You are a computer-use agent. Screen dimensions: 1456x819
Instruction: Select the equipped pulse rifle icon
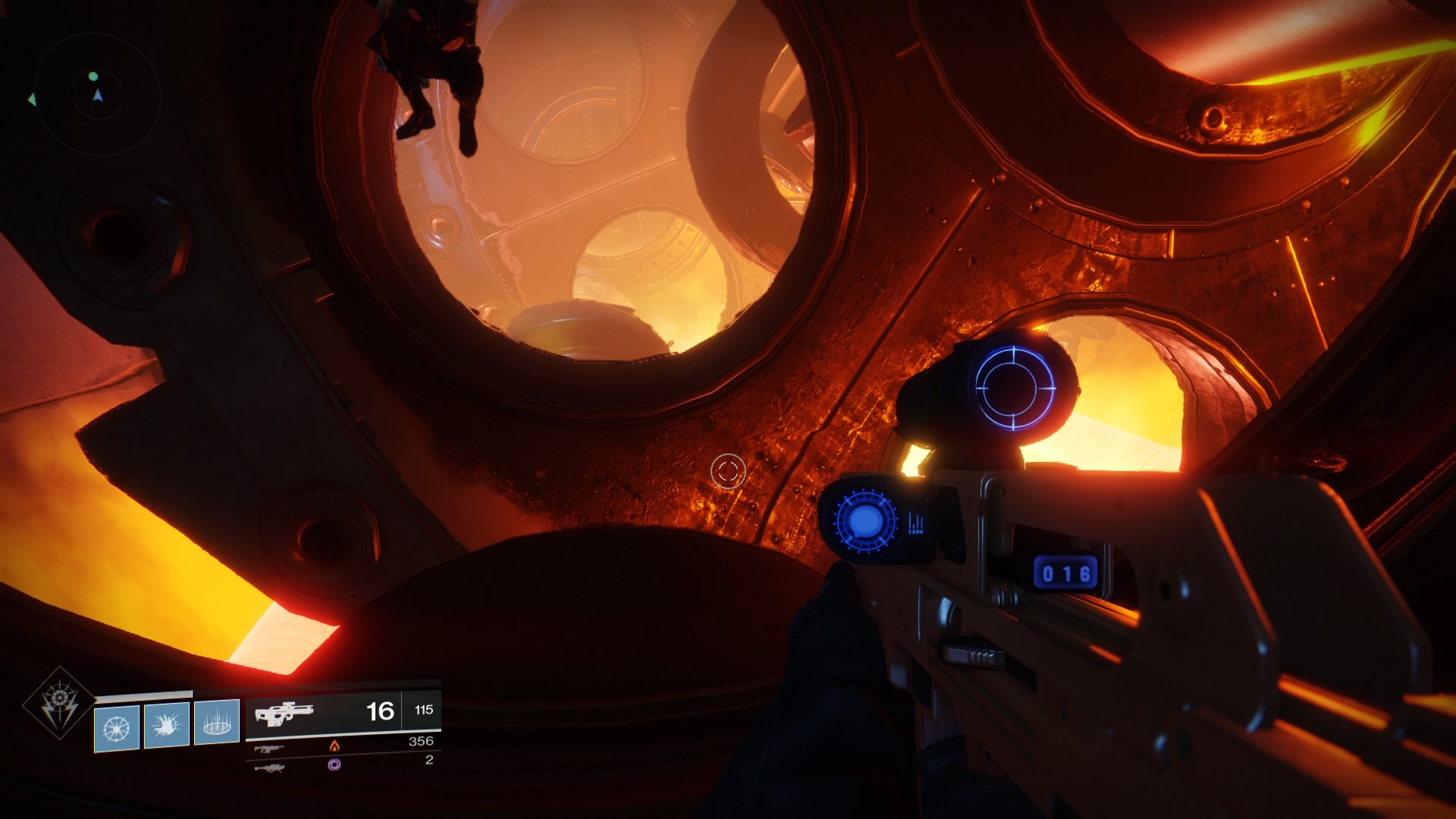pyautogui.click(x=283, y=714)
